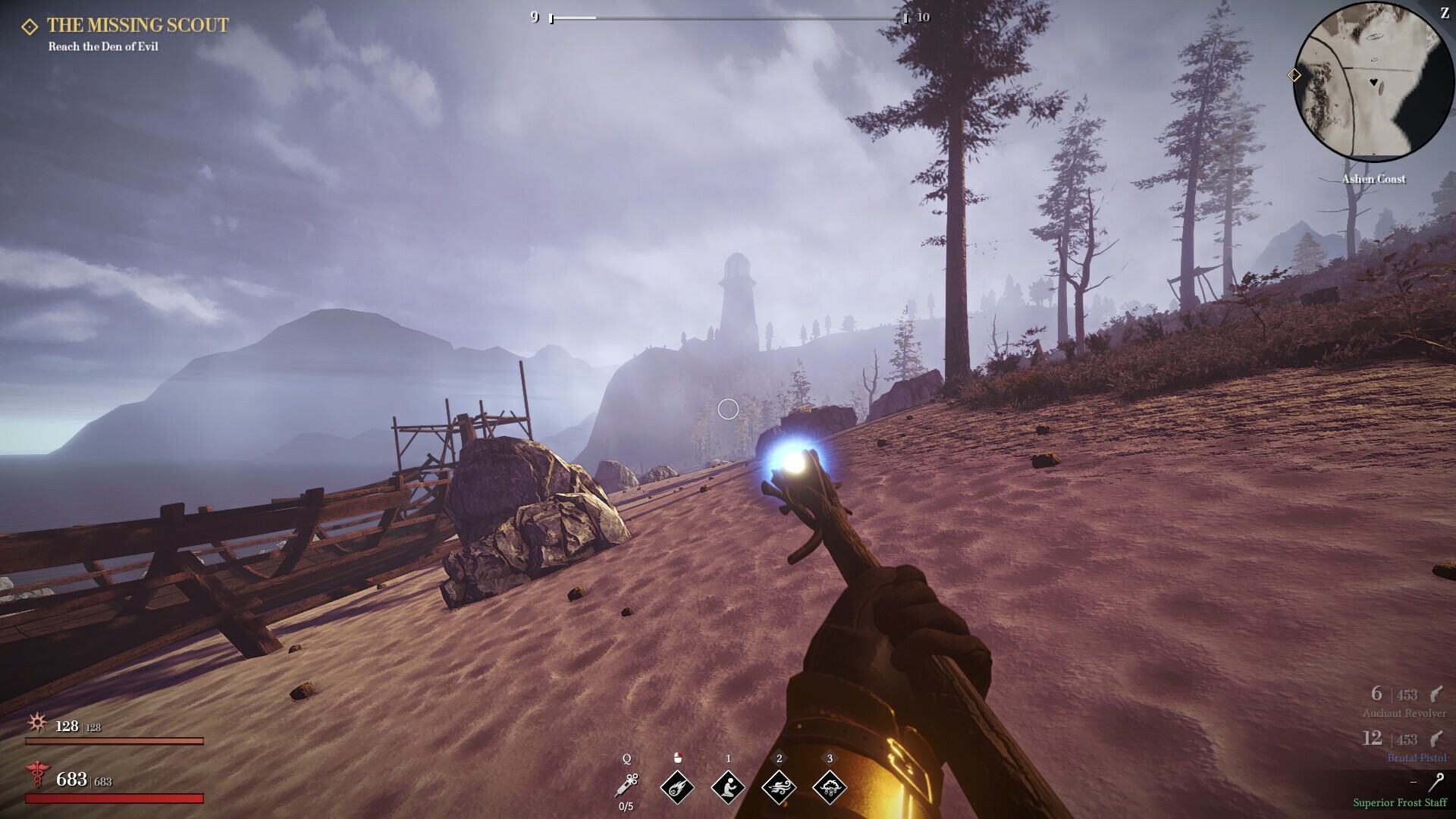Click the Auchaut Revolver weapon icon

click(x=1436, y=695)
